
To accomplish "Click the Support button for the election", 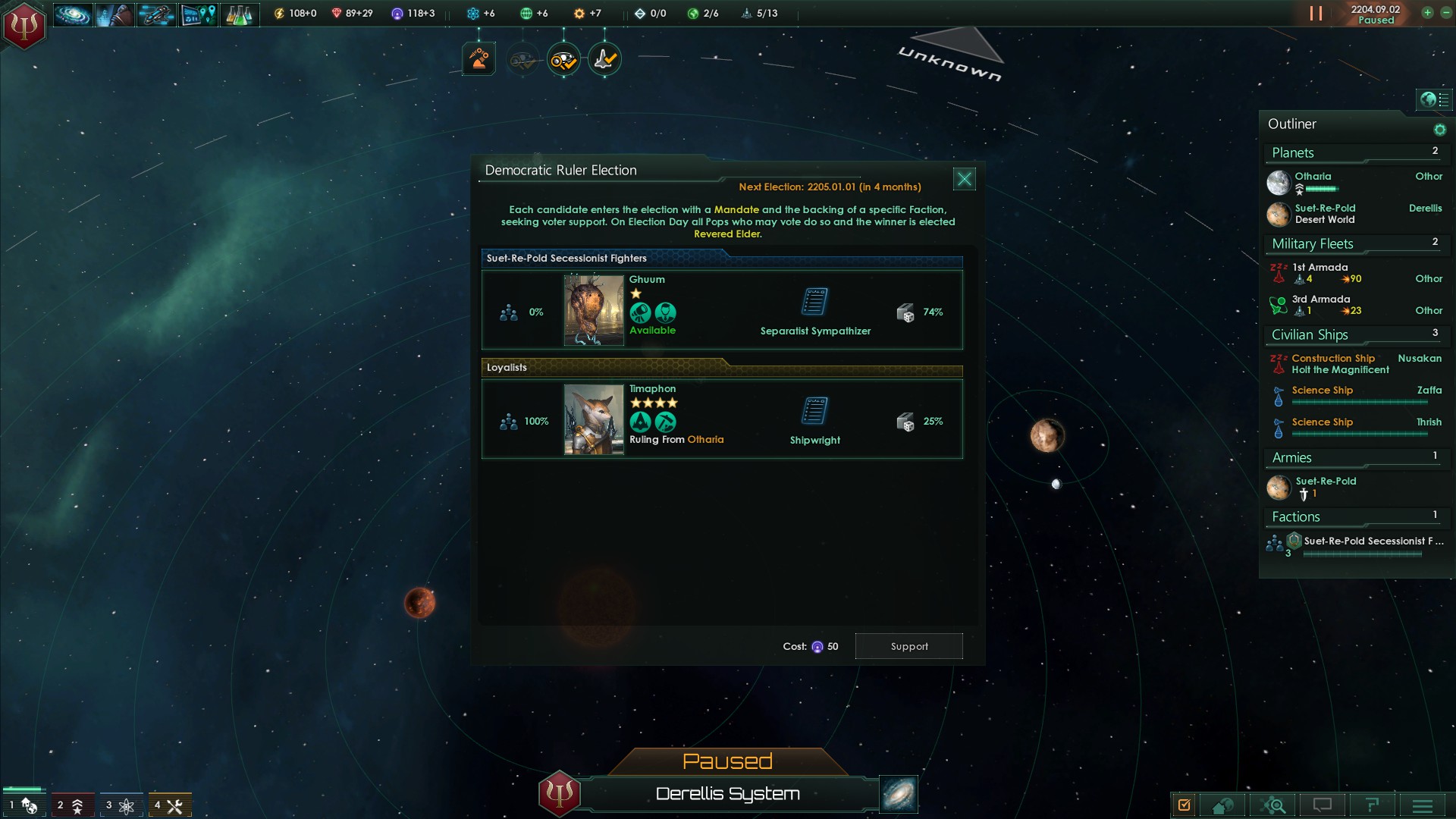I will coord(908,645).
